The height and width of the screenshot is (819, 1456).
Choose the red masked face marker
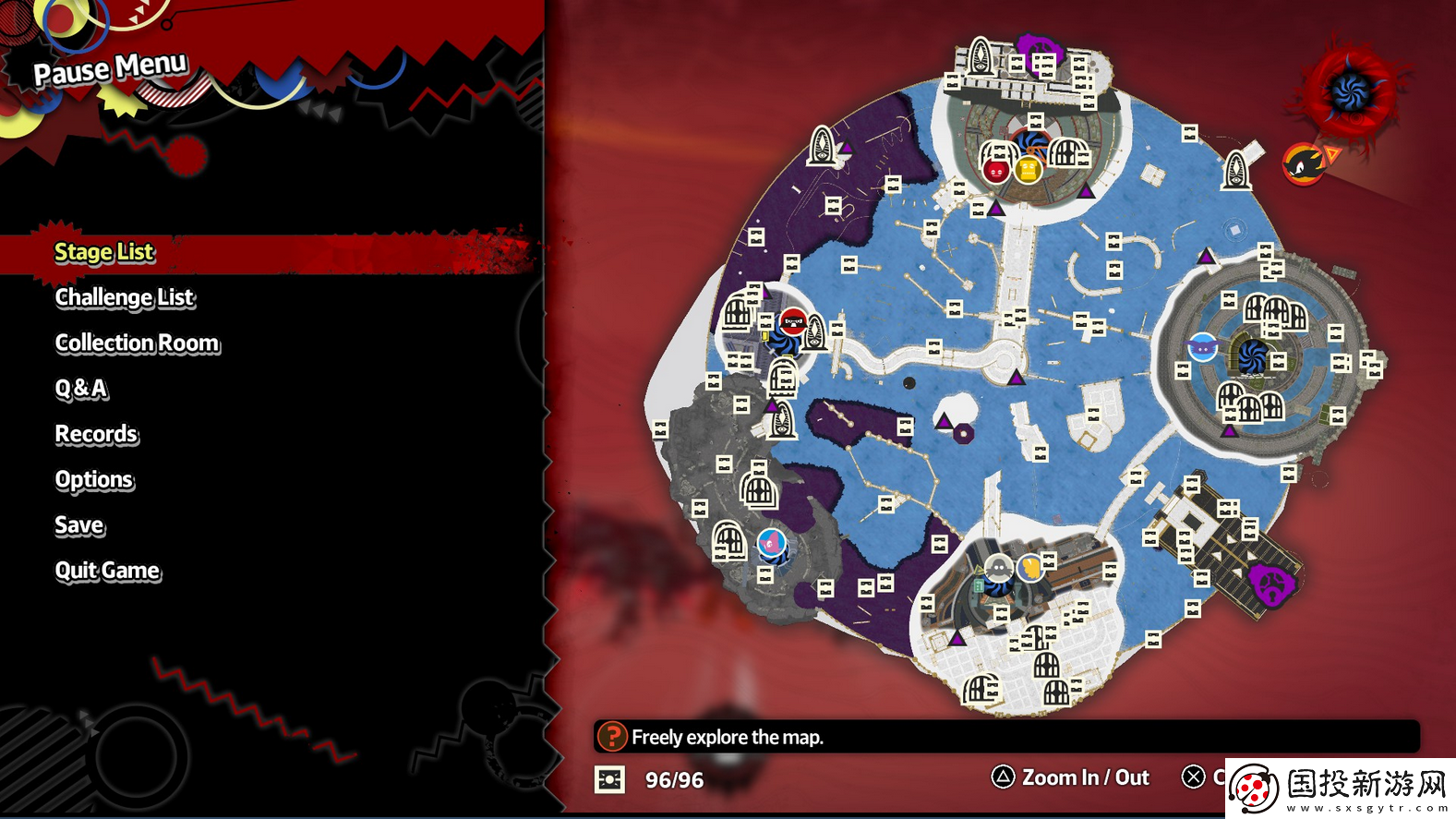(x=793, y=322)
